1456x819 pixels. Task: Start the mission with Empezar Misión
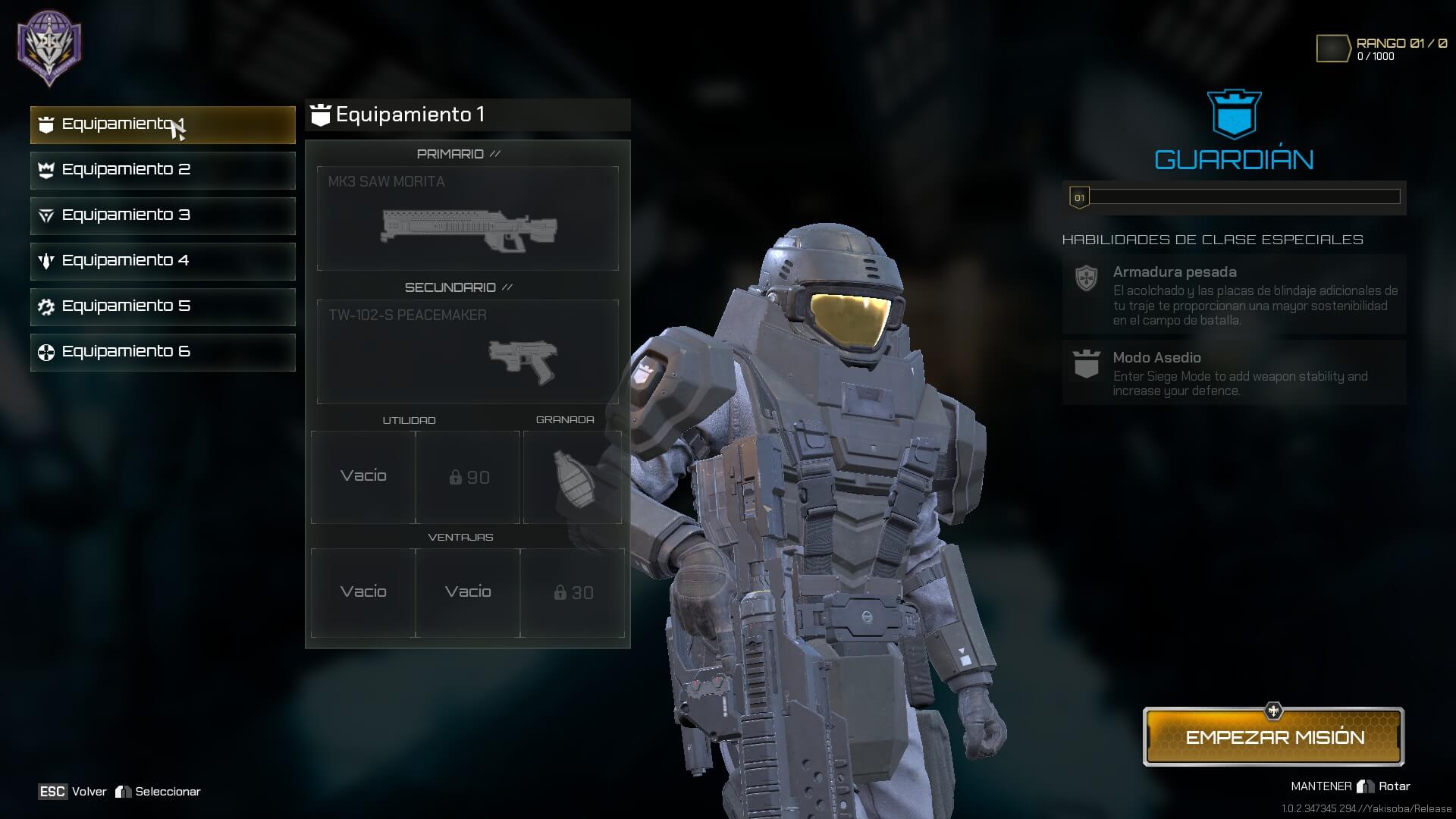[x=1274, y=737]
